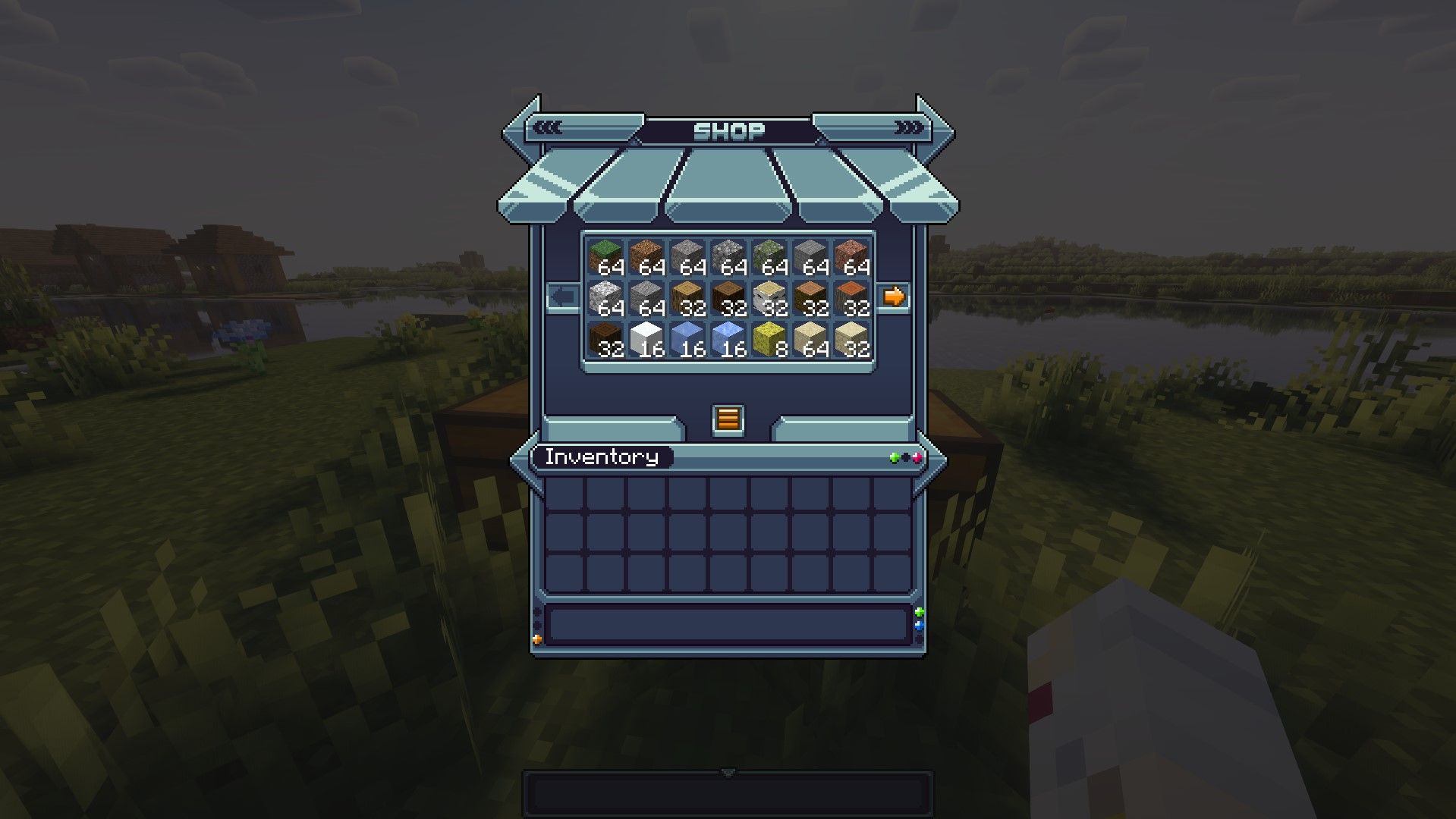Select the granite block stack
The height and width of the screenshot is (819, 1456).
[851, 257]
